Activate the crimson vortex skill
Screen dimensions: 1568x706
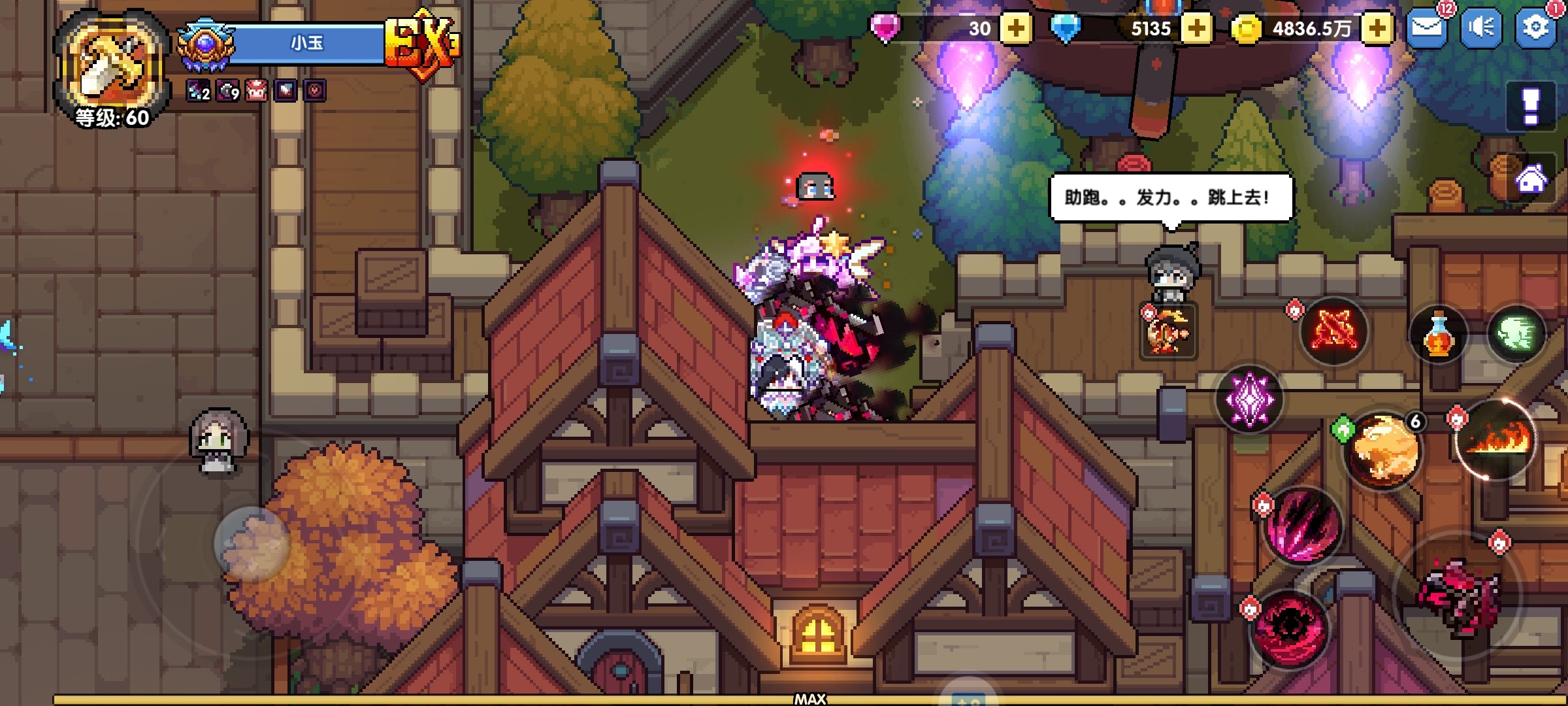(1289, 628)
